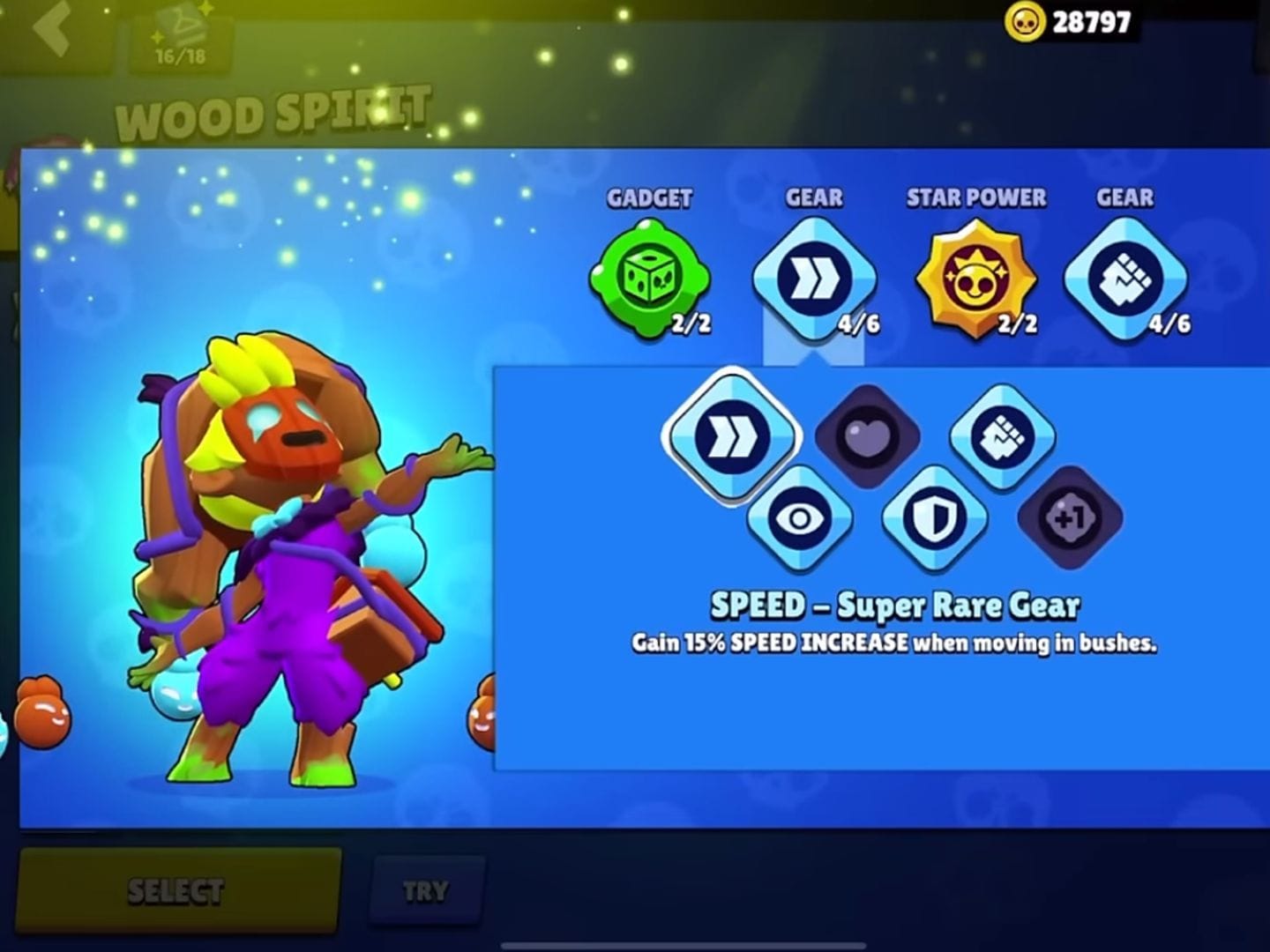1270x952 pixels.
Task: Select the Vision eye gear
Action: (x=801, y=518)
